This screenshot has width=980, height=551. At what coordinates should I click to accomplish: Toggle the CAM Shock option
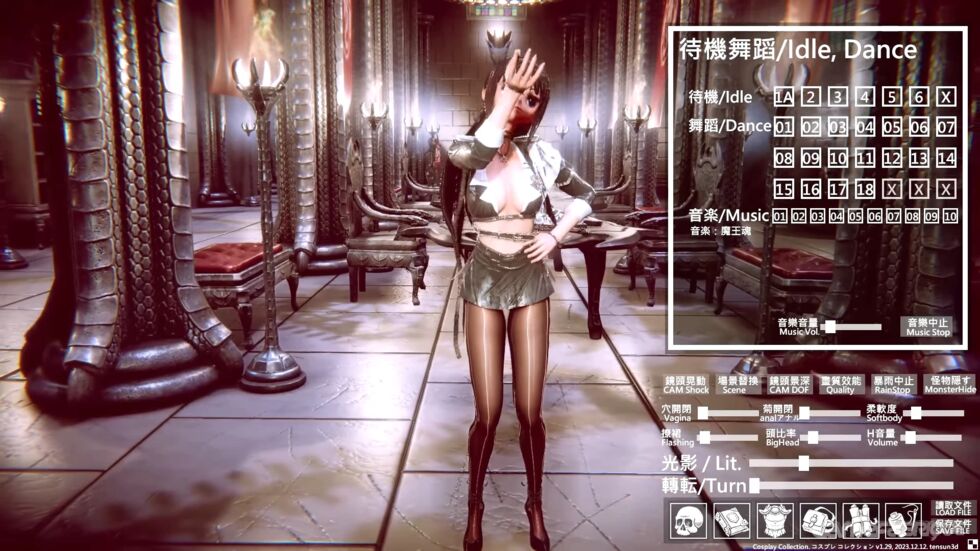coord(686,385)
